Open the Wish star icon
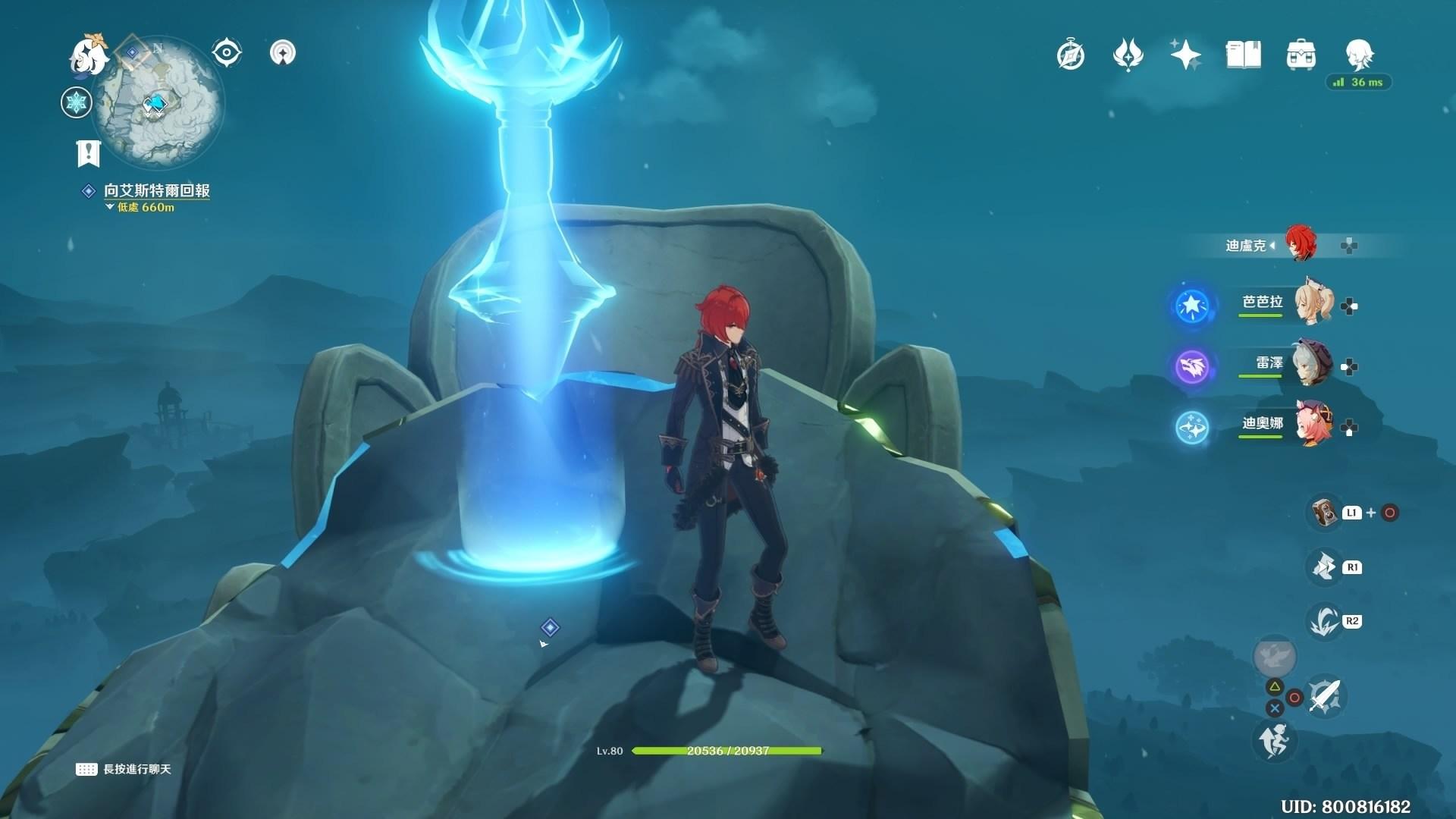This screenshot has width=1456, height=819. click(x=1185, y=55)
